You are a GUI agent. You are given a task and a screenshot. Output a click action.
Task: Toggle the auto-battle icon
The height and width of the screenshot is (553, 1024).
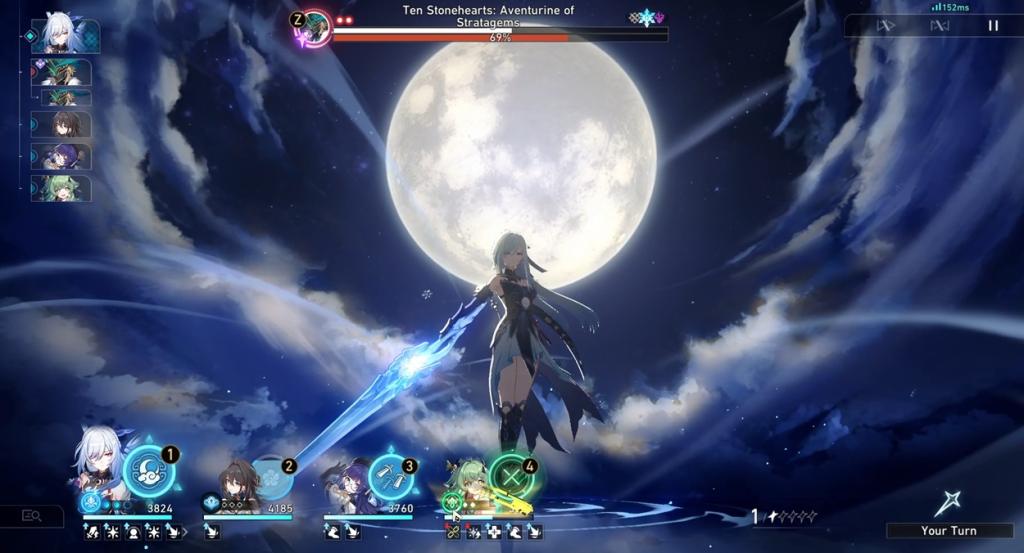[939, 26]
